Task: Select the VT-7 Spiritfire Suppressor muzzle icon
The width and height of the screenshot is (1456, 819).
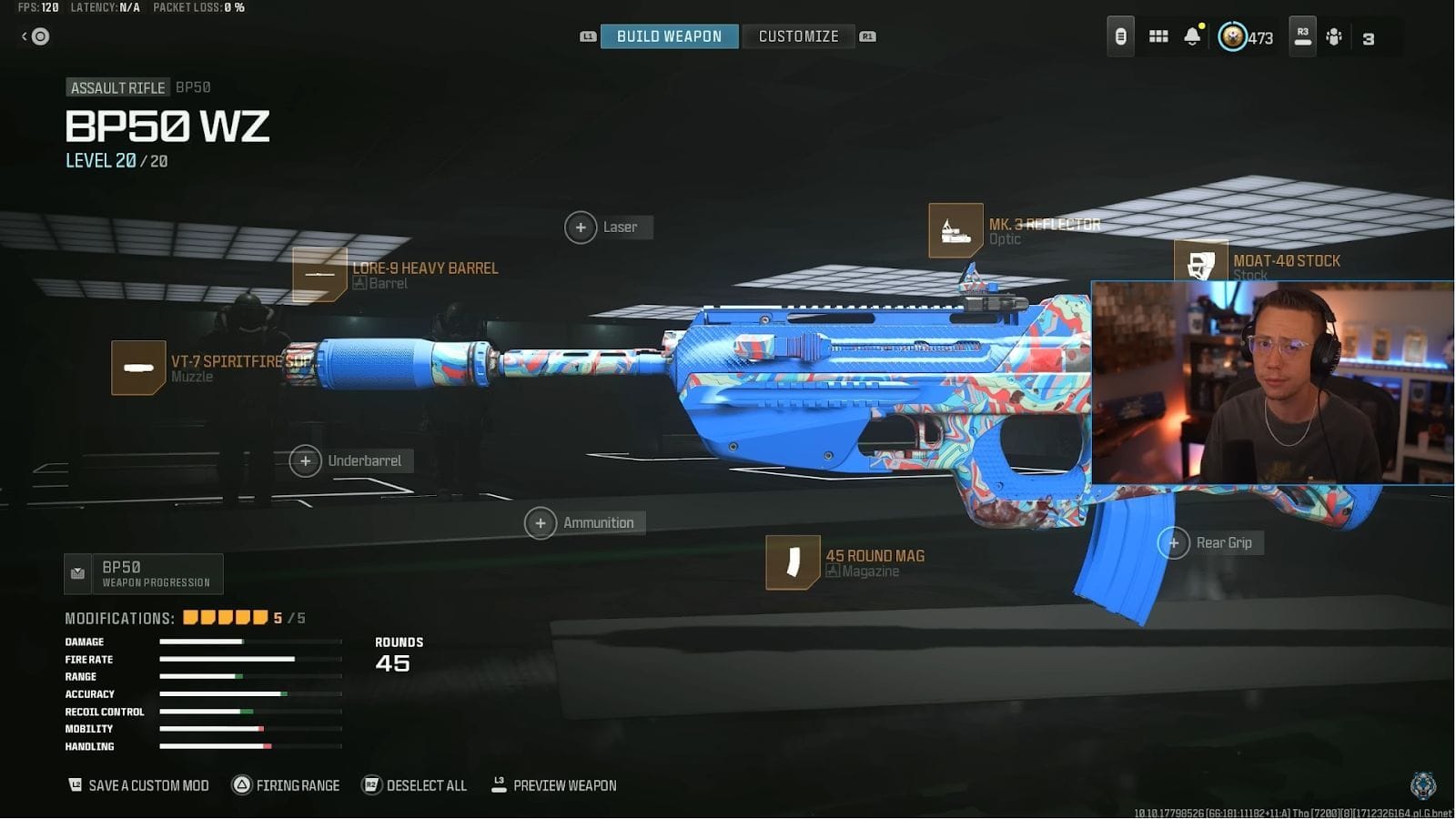Action: tap(138, 367)
